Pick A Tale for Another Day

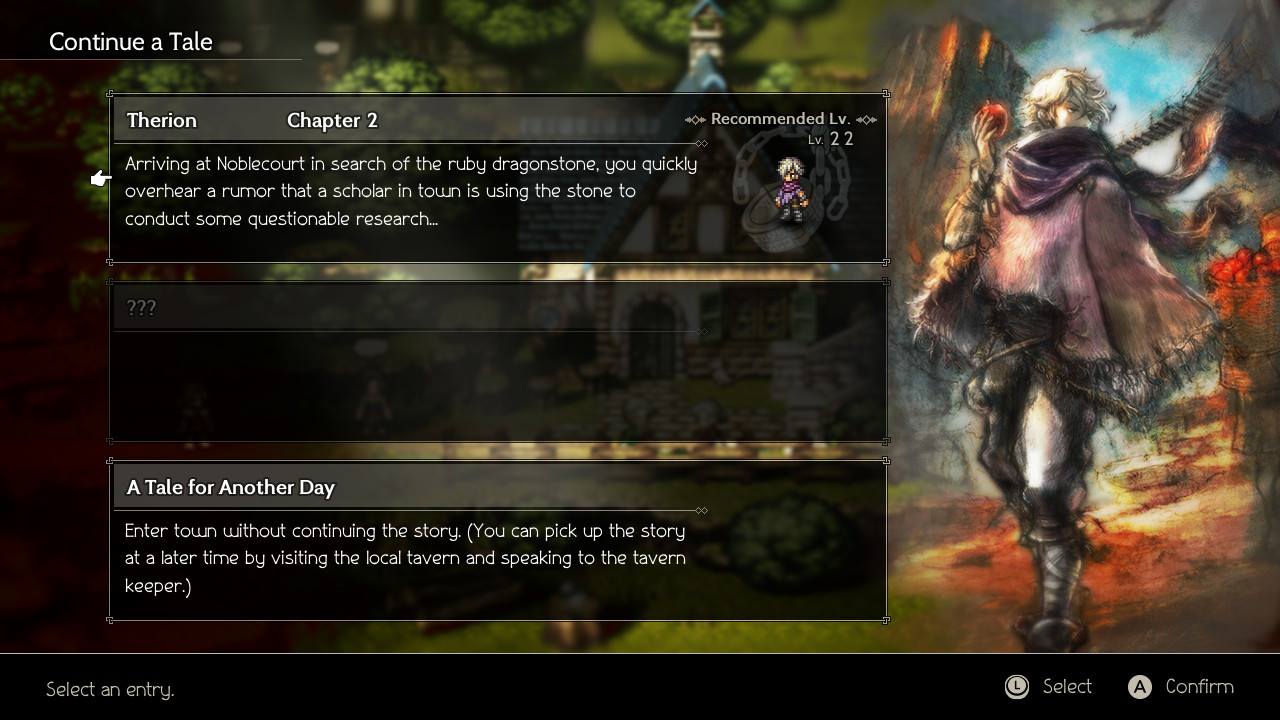point(497,540)
